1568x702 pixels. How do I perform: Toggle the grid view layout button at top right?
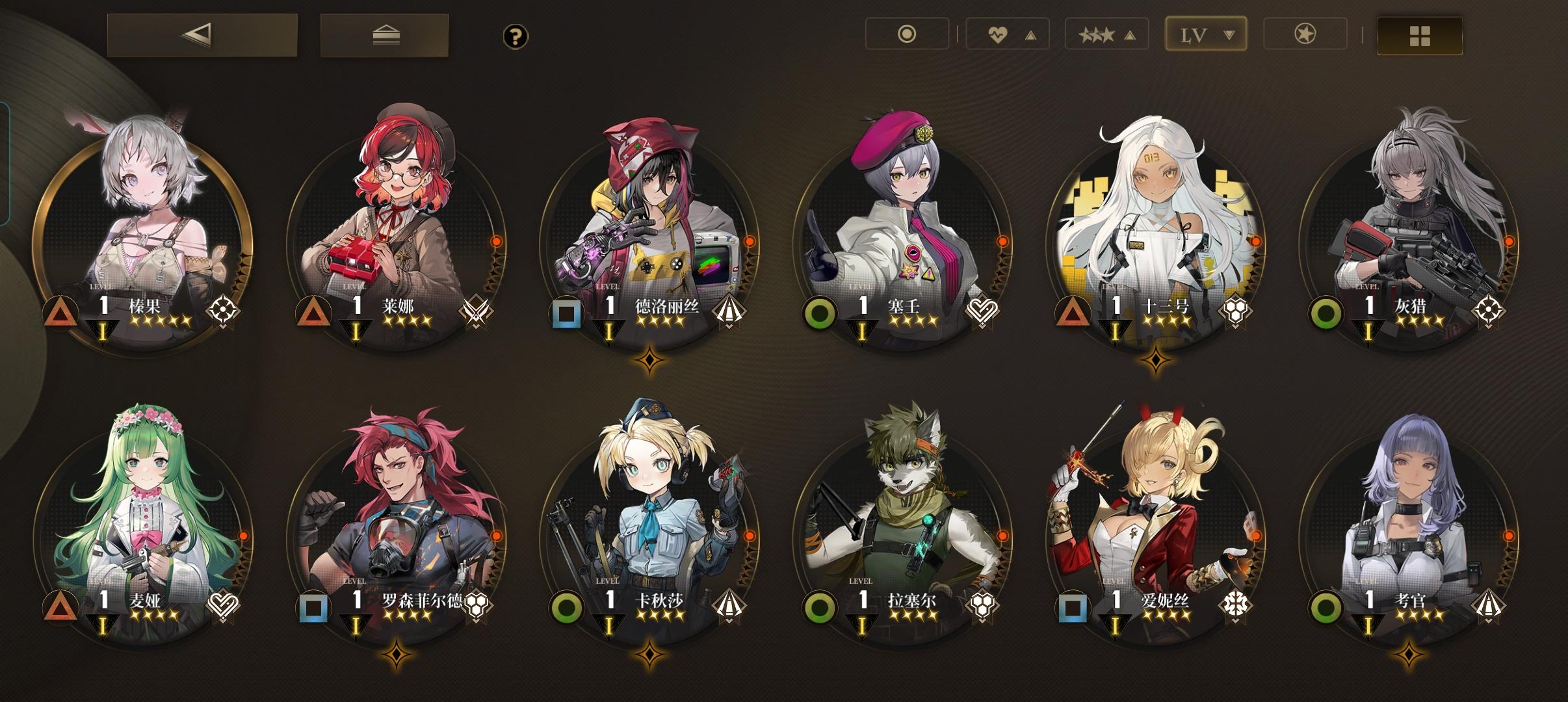click(x=1419, y=36)
